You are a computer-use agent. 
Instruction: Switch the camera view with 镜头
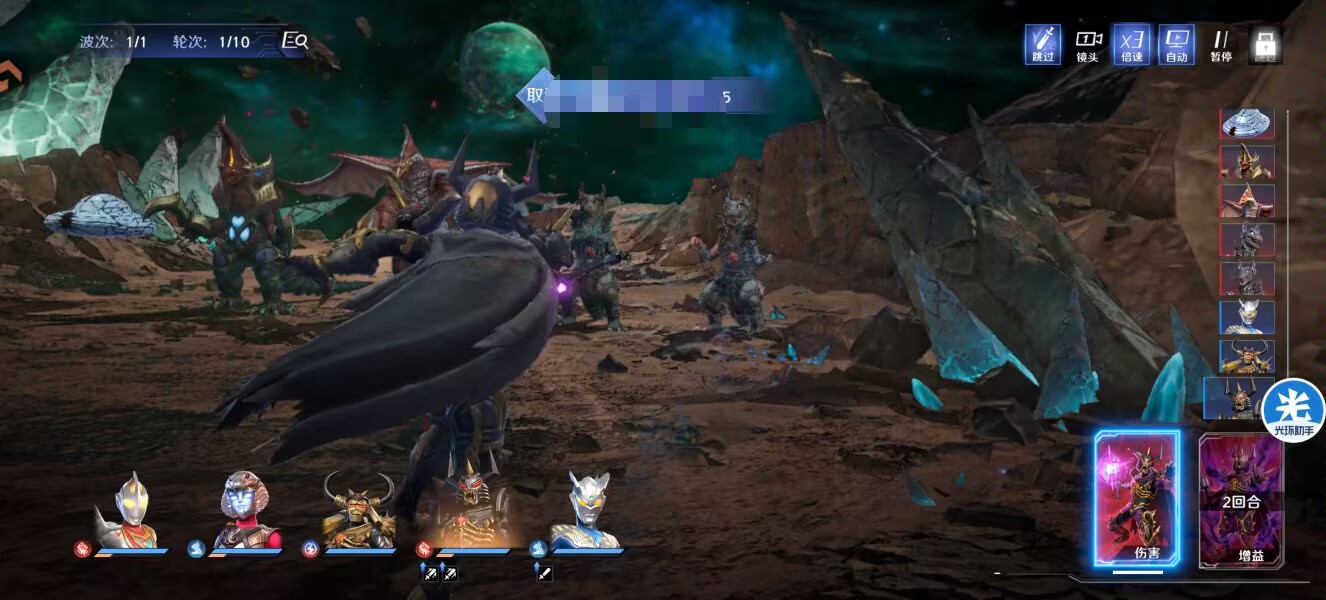[1087, 44]
